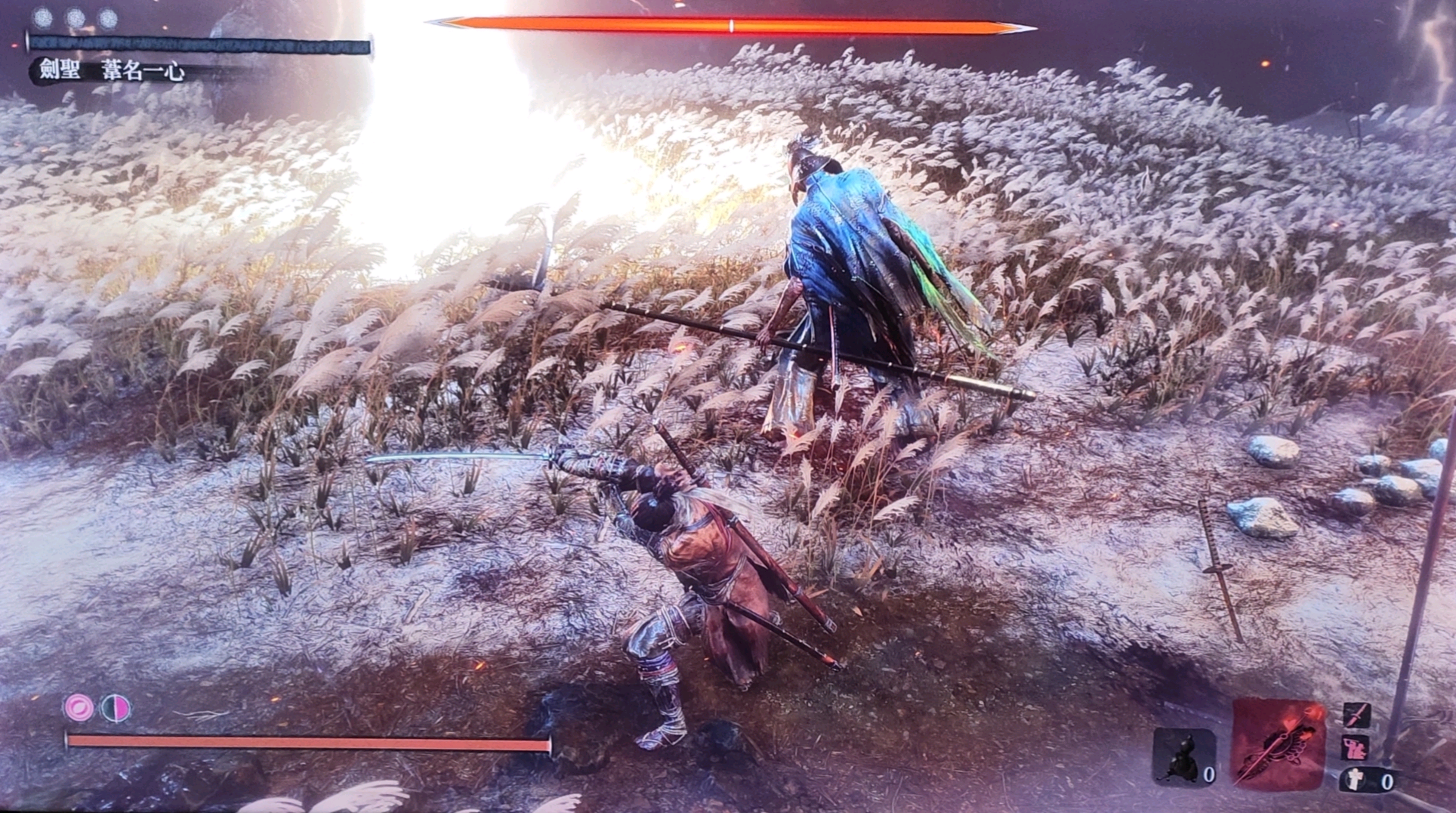Screen dimensions: 1456x813
Task: Click the small dagger combat art icon
Action: 1356,715
